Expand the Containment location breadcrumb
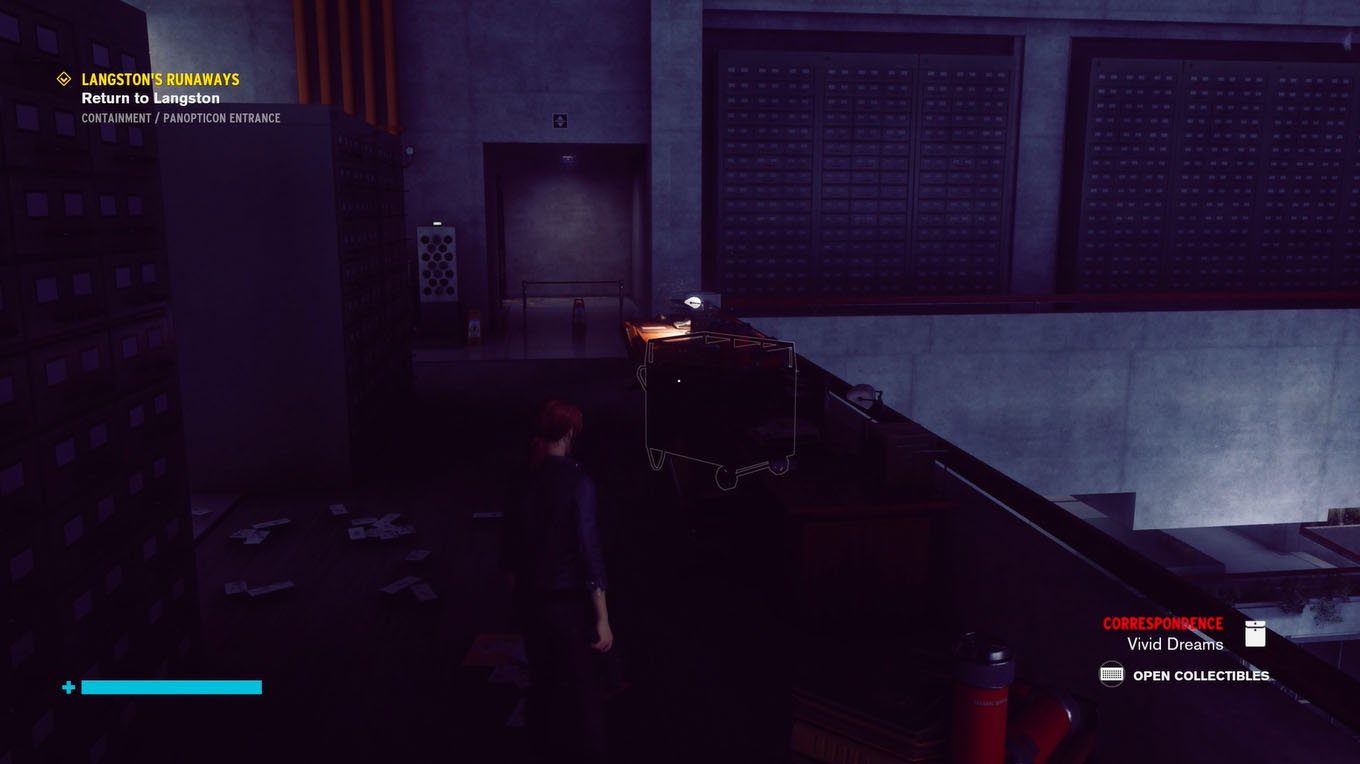 181,117
